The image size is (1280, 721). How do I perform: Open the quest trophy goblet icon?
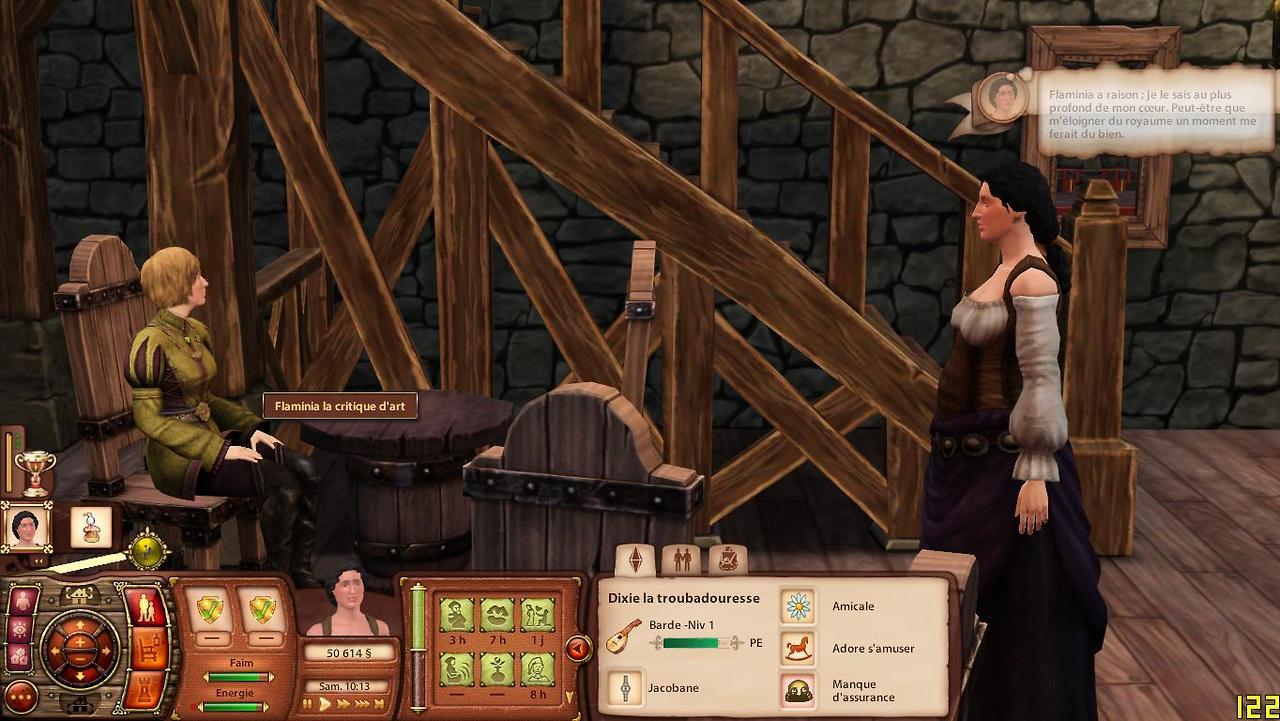click(x=35, y=473)
